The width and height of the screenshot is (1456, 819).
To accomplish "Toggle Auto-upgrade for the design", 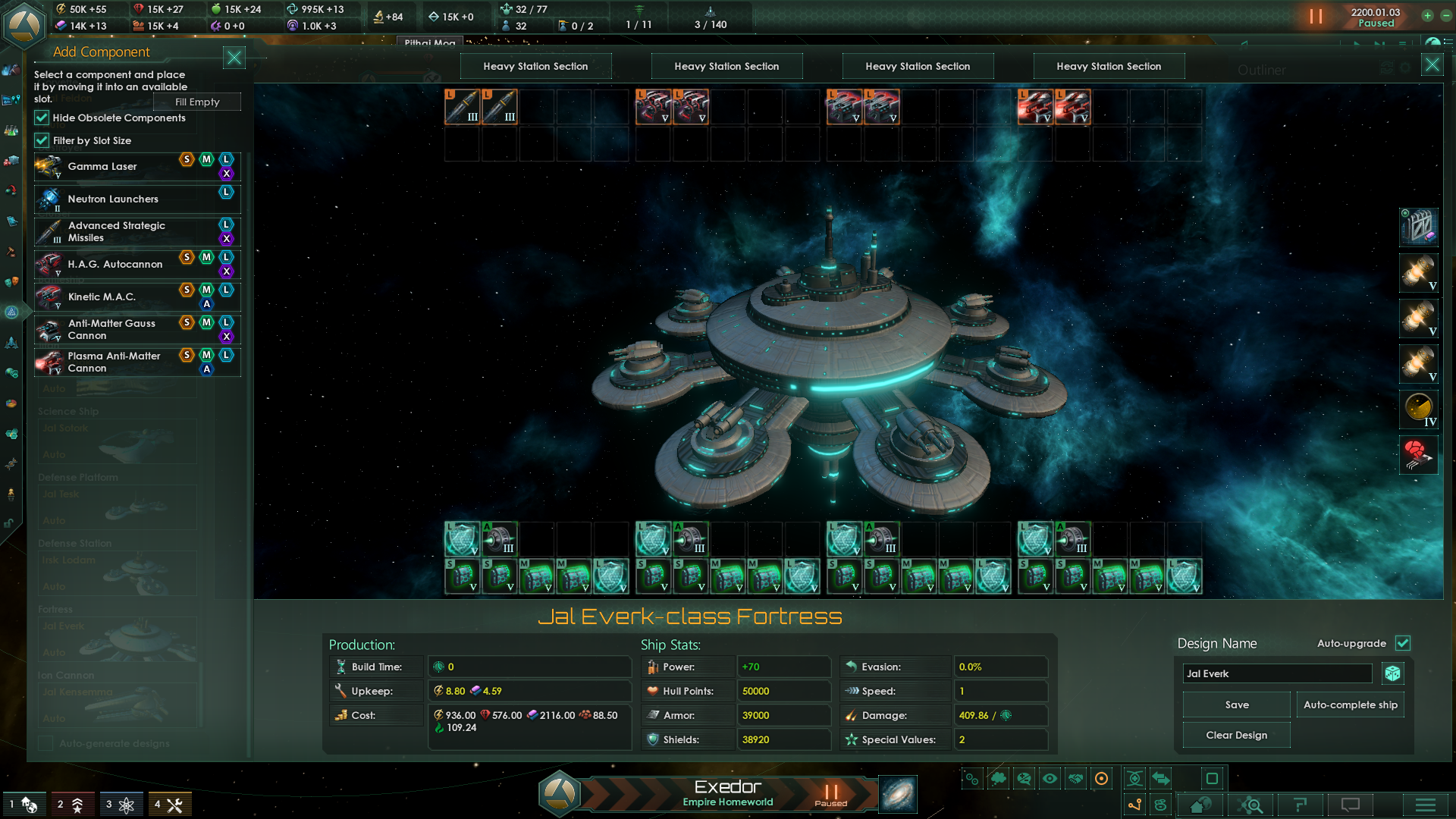I will (1402, 643).
